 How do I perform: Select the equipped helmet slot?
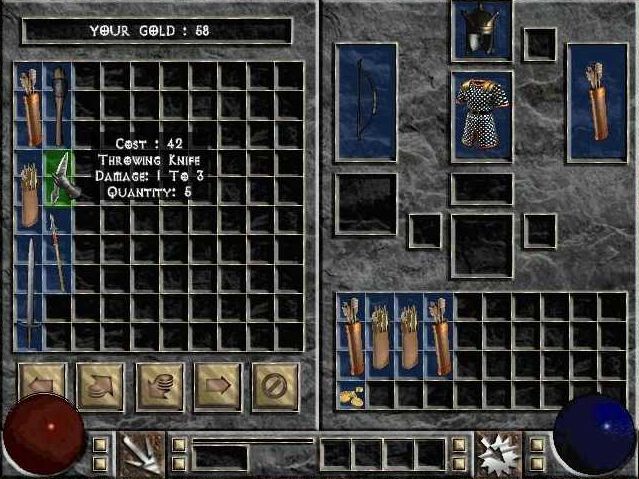click(481, 30)
